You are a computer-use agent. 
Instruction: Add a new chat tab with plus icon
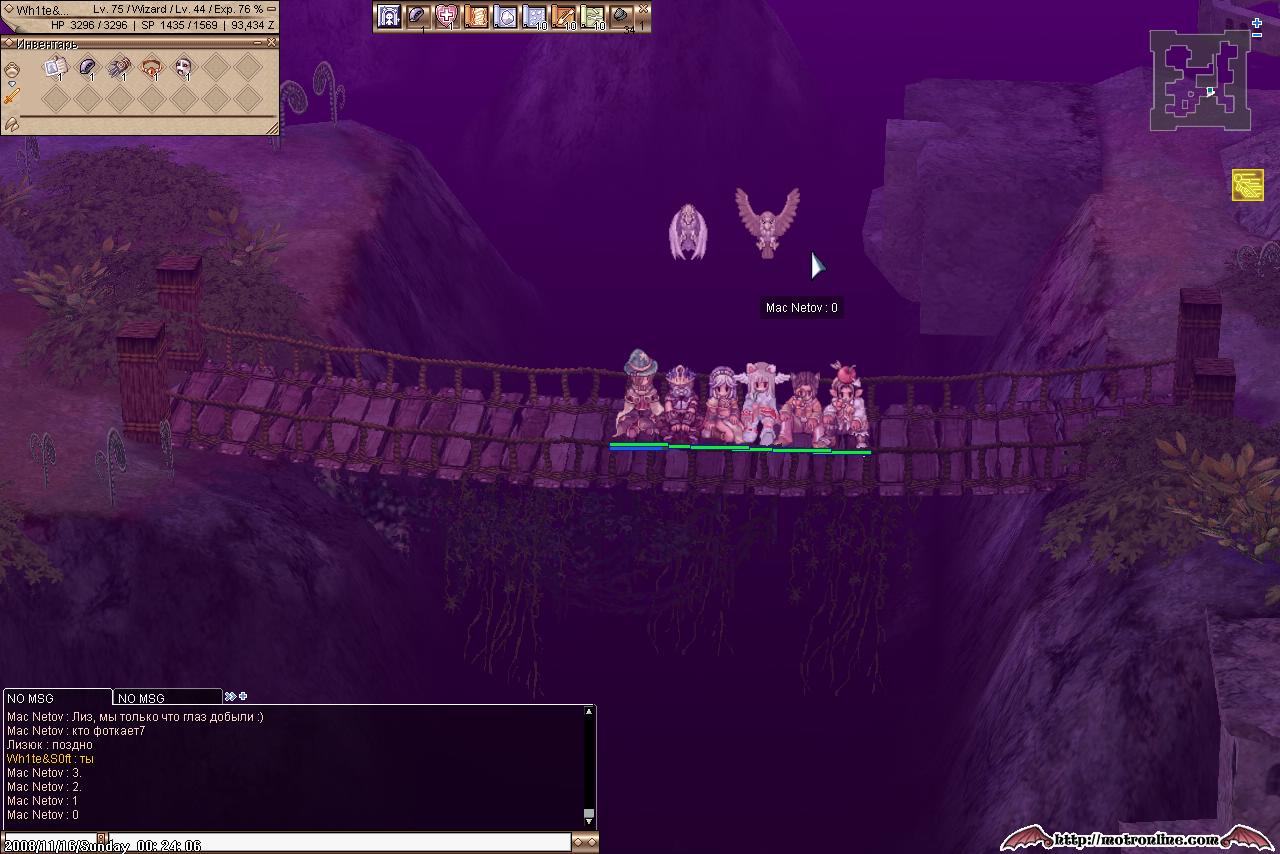pos(243,697)
